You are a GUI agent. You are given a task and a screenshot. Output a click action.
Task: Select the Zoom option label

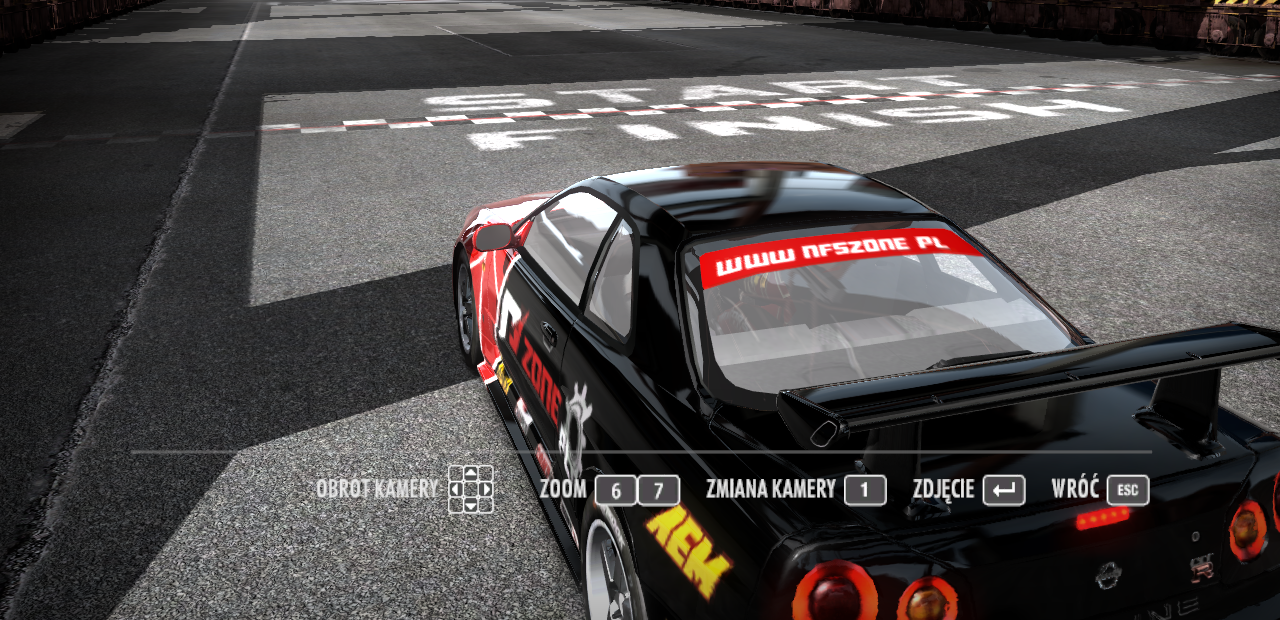click(563, 489)
